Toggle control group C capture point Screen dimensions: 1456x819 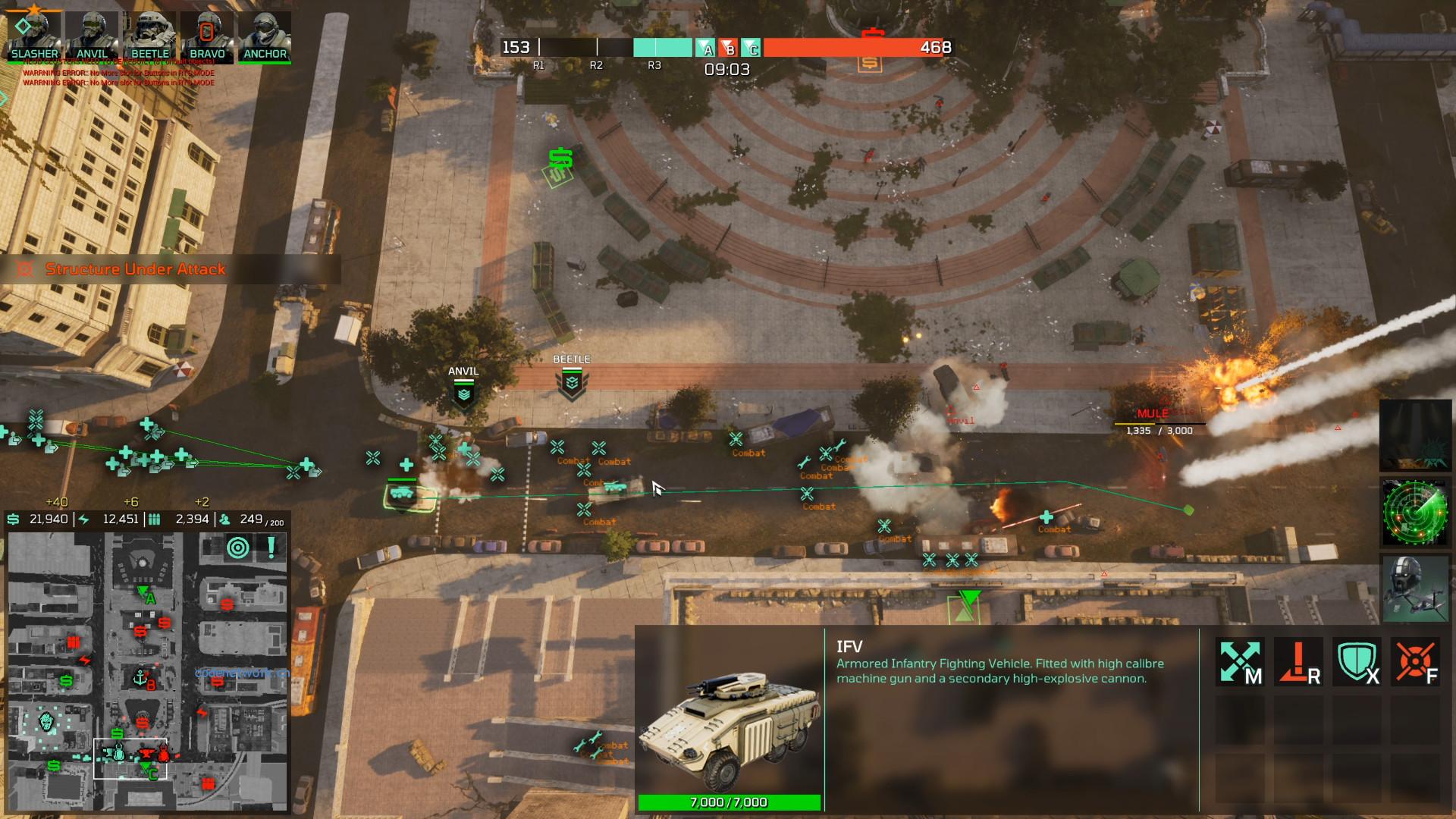752,49
